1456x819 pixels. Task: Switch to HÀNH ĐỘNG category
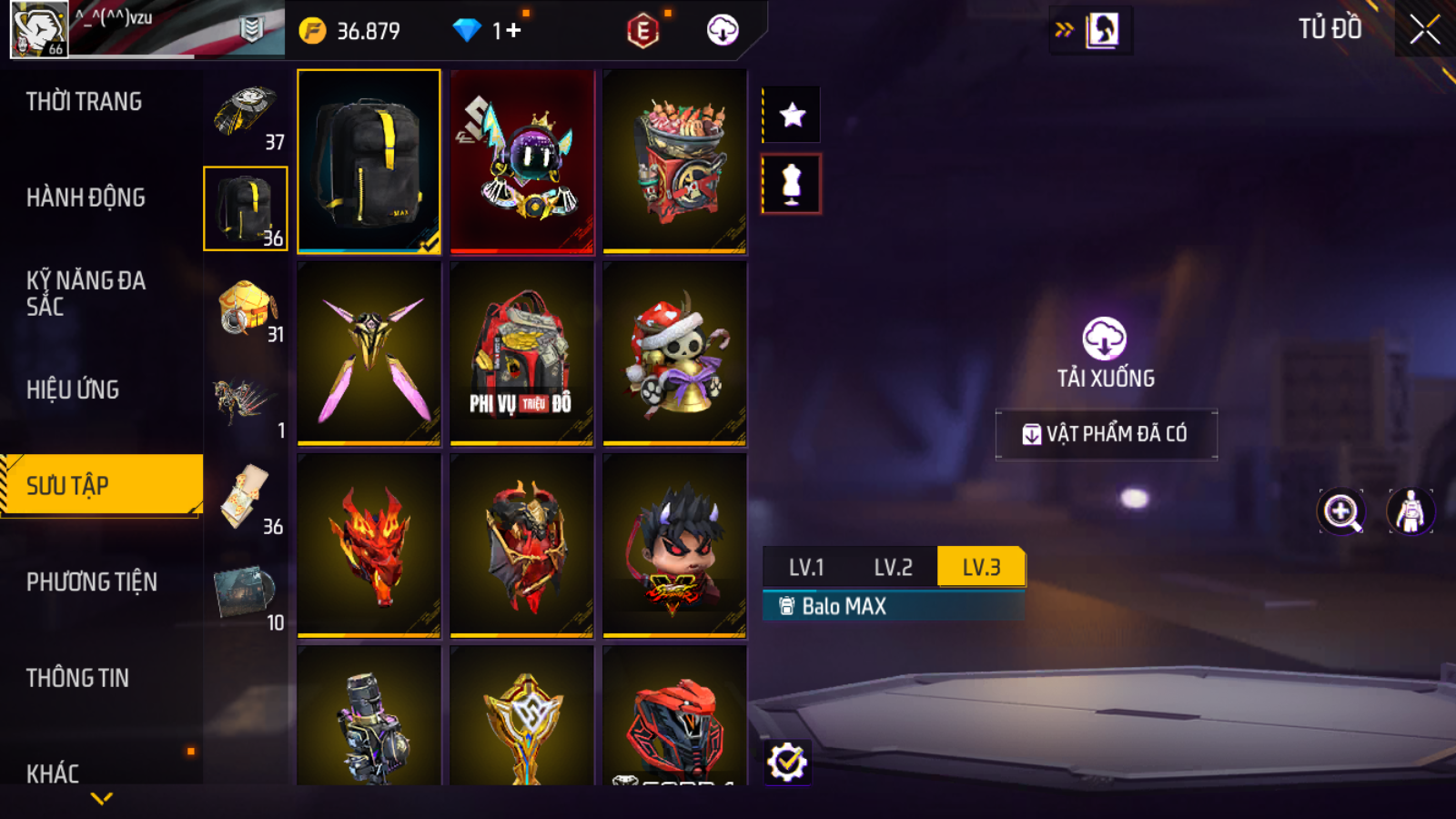tap(86, 197)
